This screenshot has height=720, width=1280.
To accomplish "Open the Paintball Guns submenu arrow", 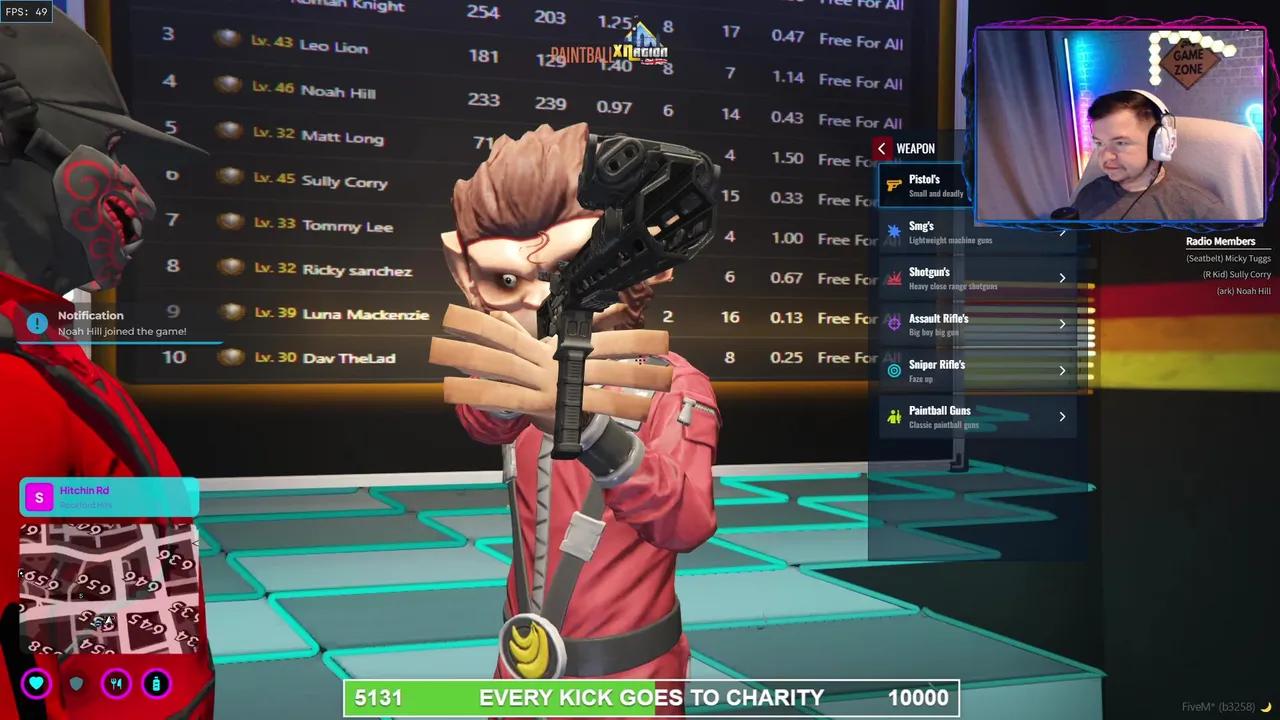I will 1062,416.
